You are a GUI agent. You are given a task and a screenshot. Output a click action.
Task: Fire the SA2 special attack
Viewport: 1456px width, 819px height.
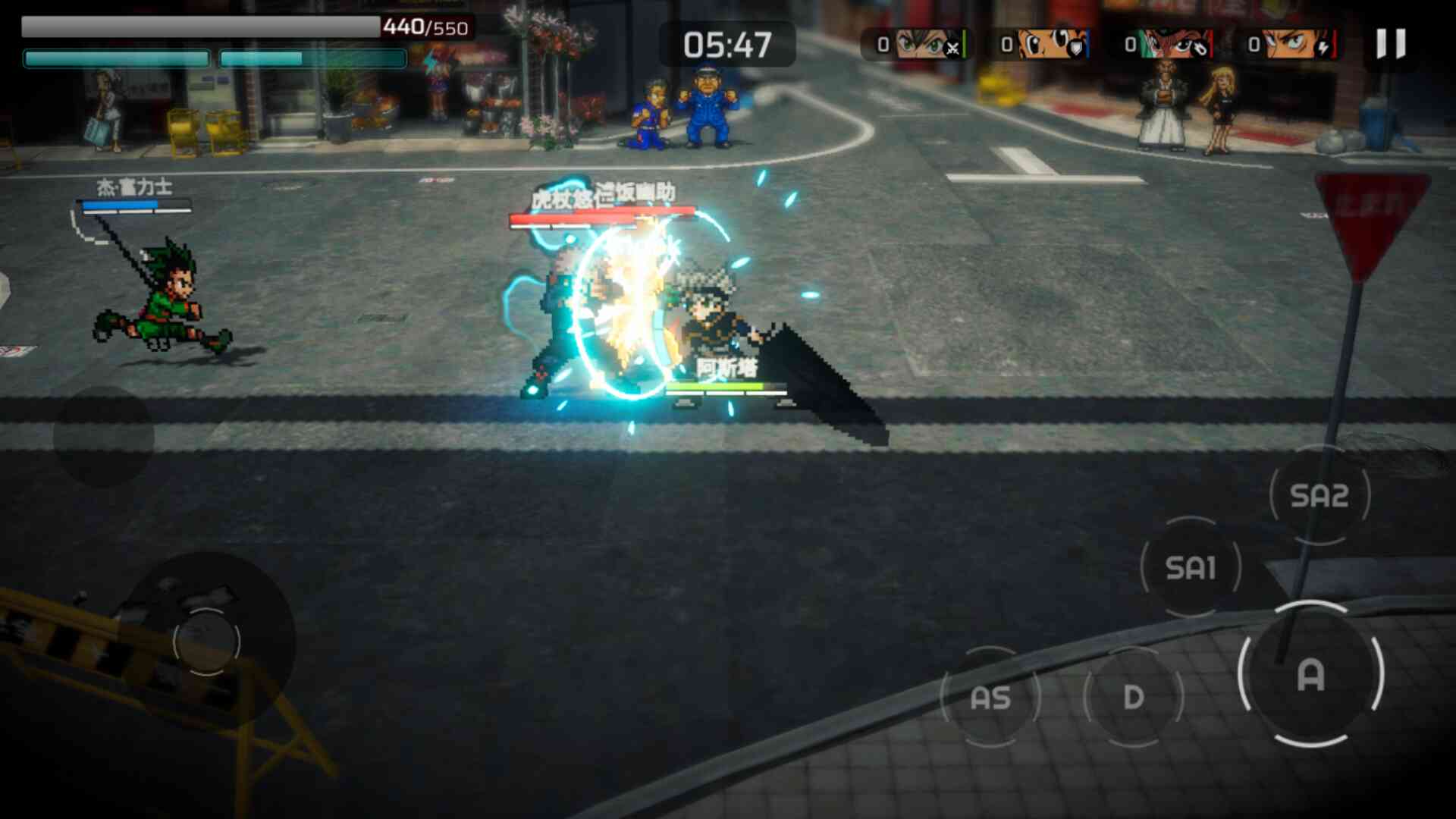[1319, 496]
